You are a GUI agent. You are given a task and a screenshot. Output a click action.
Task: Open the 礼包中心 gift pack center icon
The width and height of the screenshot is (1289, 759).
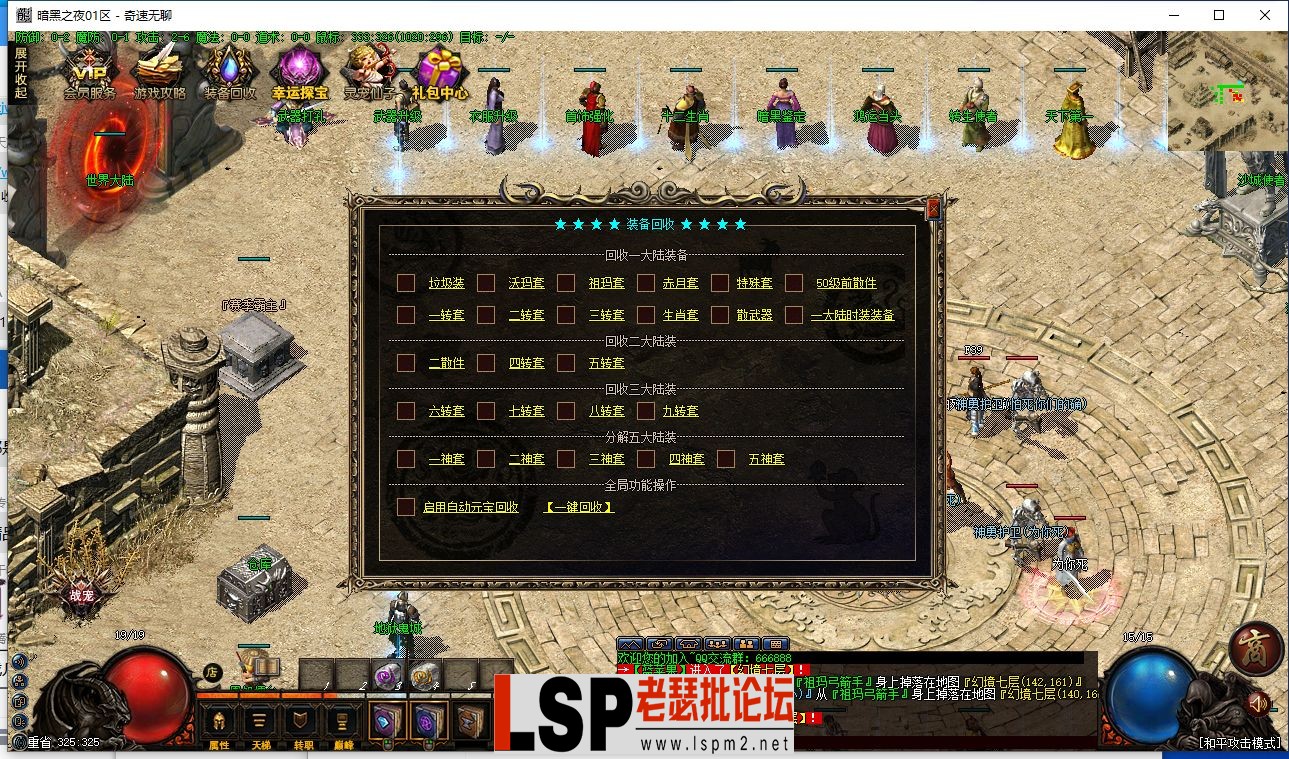point(440,70)
